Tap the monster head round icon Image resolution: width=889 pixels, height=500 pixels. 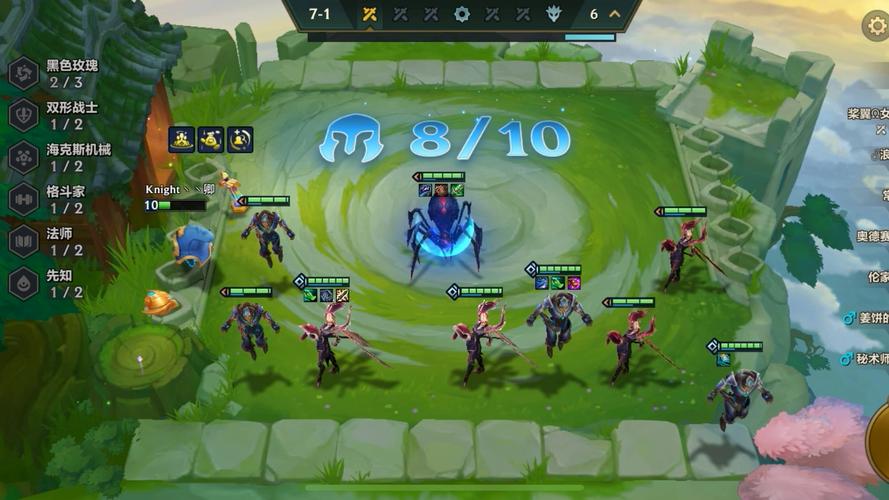553,14
